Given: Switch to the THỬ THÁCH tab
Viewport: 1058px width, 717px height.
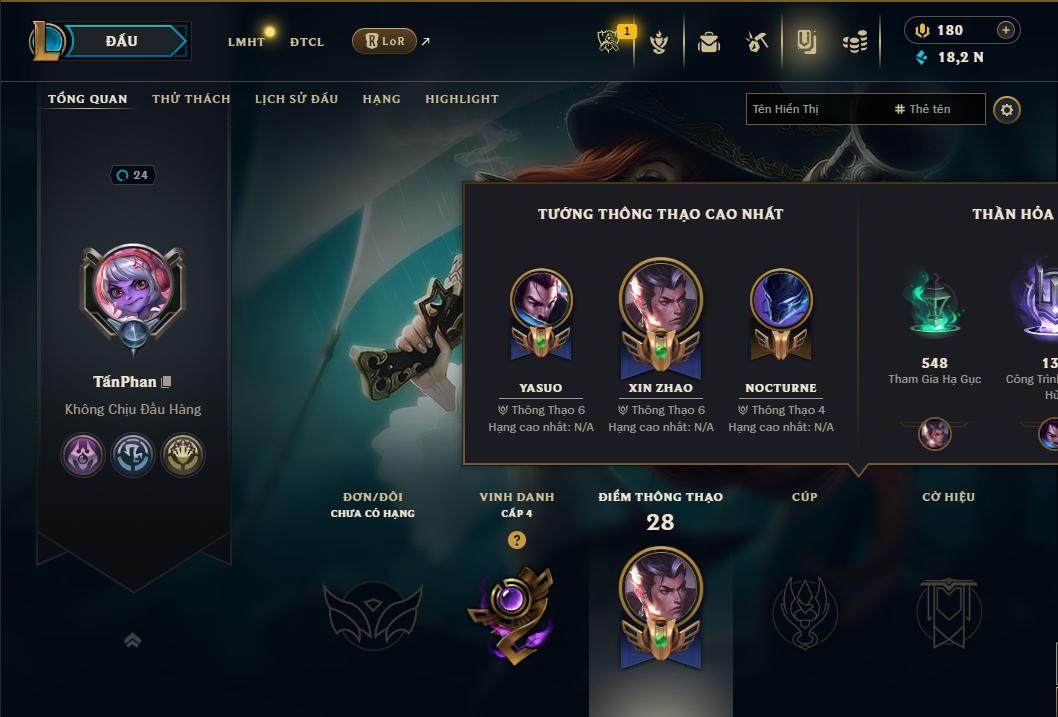Looking at the screenshot, I should pyautogui.click(x=191, y=99).
